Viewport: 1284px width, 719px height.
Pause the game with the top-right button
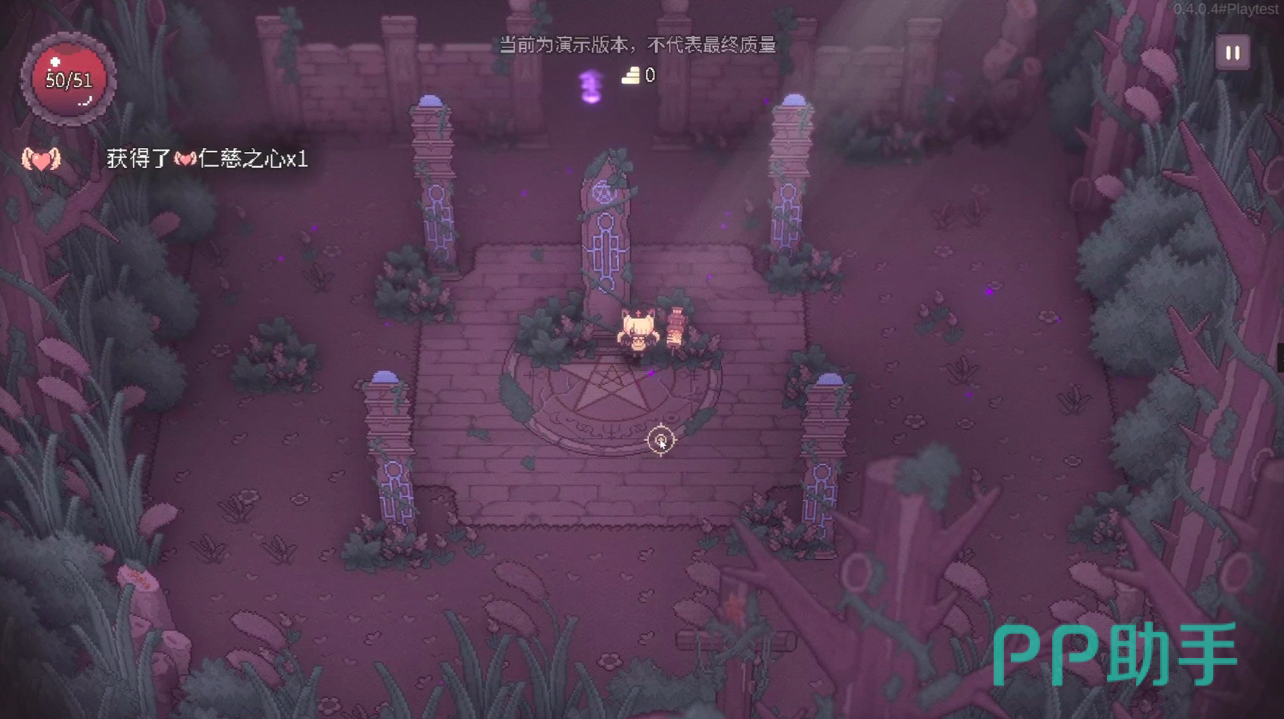[x=1232, y=53]
